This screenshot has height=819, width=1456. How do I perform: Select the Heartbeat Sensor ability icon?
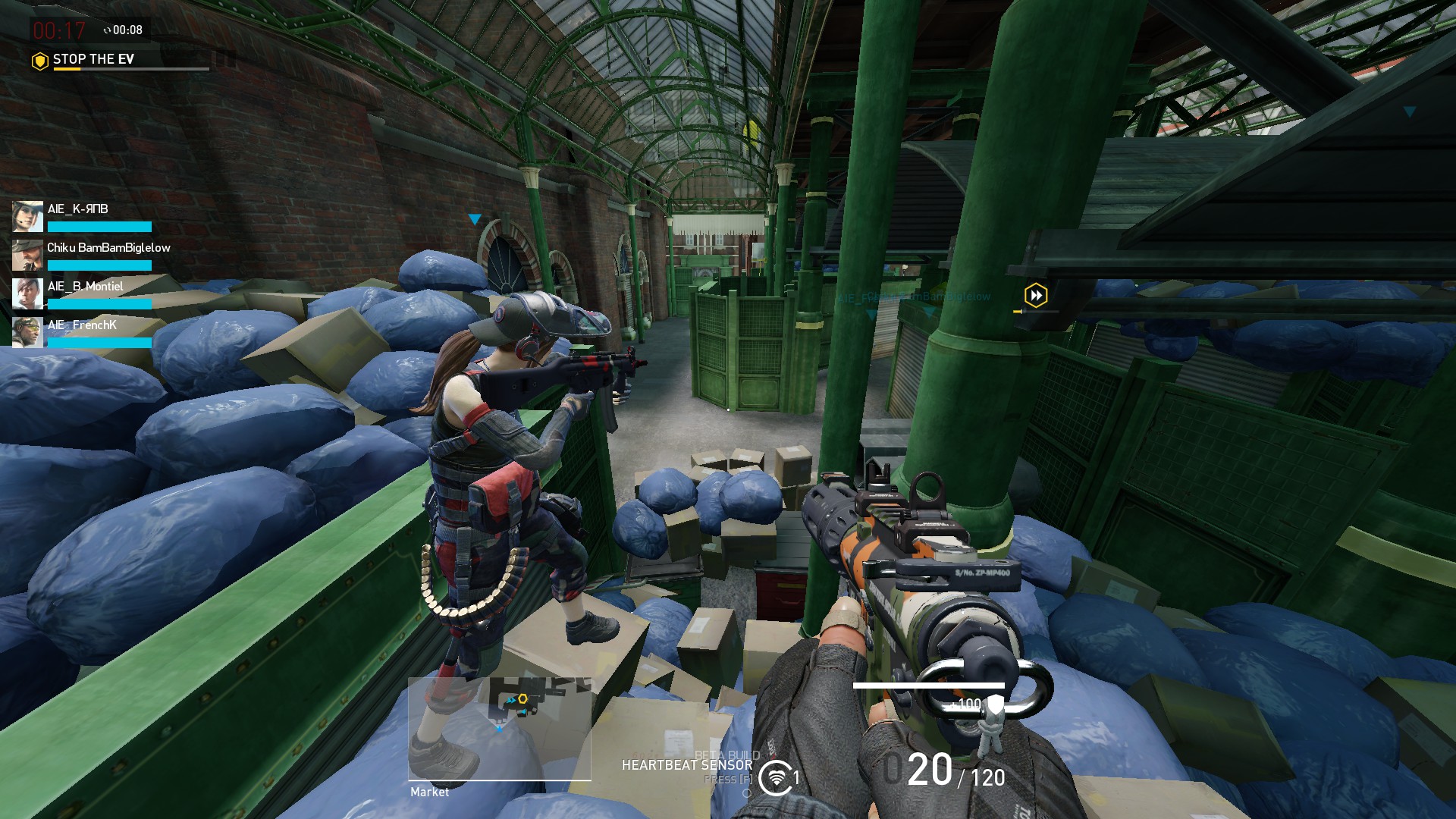click(x=775, y=777)
